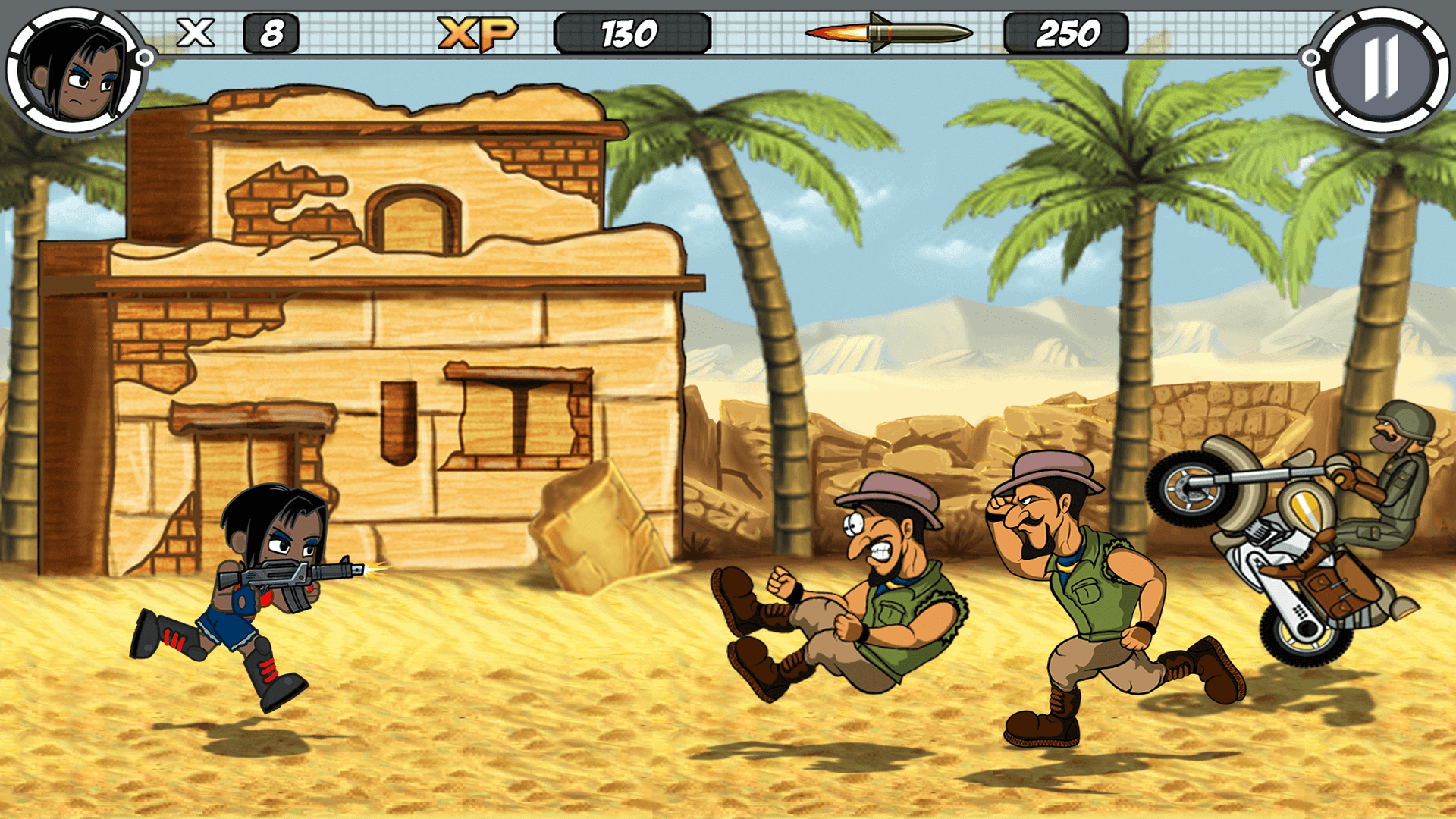Select the bullet ammo icon in the HUD
Screen dimensions: 1456x819
point(891,32)
